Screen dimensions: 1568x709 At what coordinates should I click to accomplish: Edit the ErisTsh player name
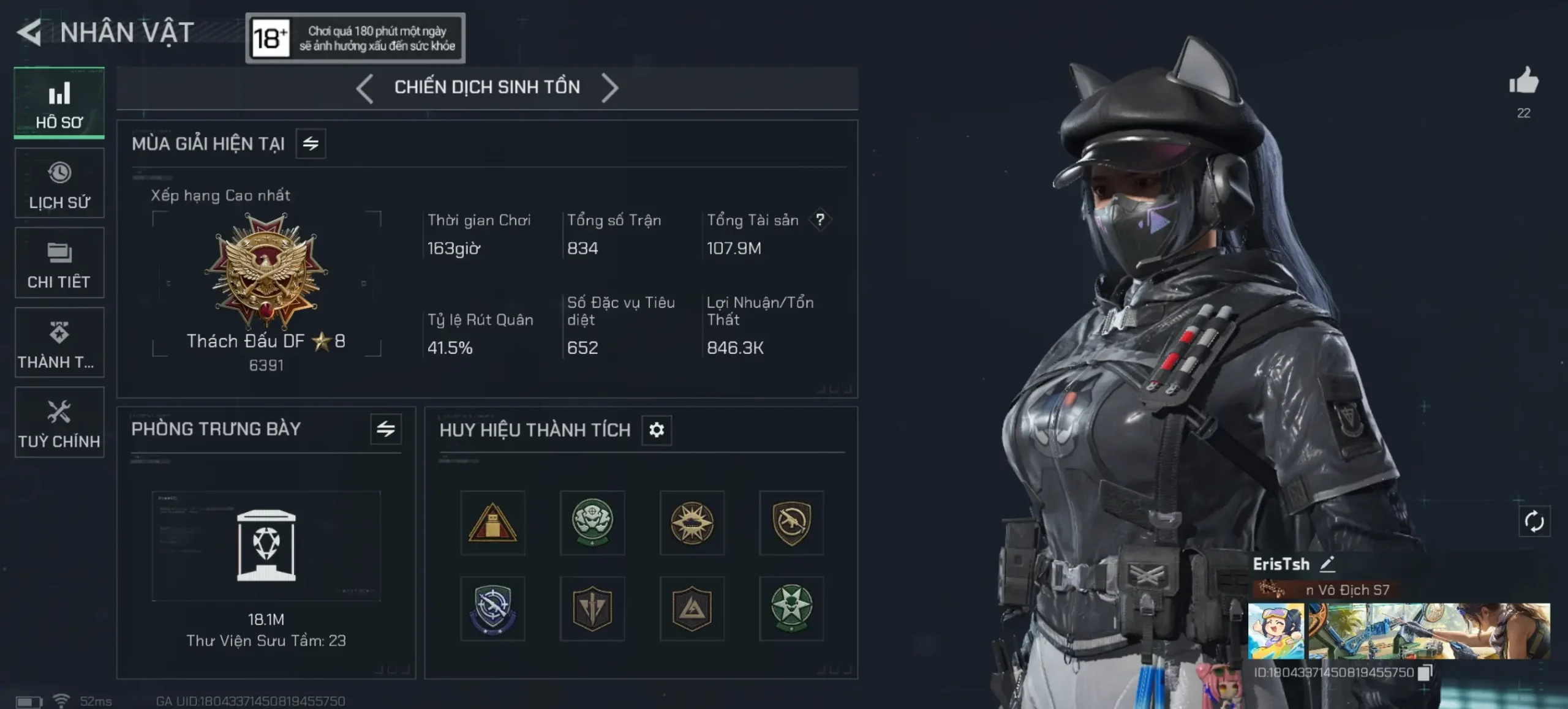(x=1327, y=564)
